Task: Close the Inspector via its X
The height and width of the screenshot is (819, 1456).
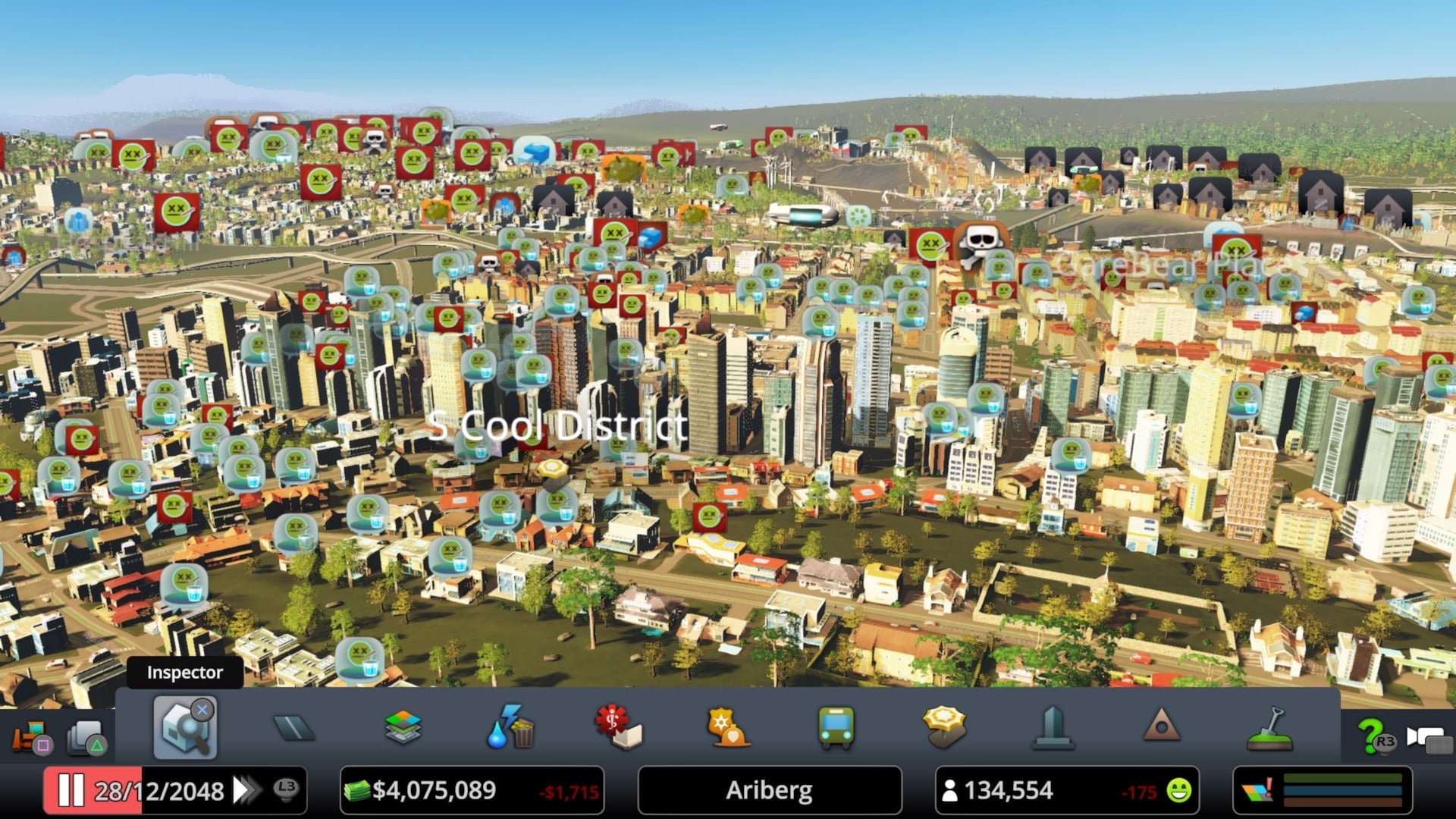Action: pos(202,710)
